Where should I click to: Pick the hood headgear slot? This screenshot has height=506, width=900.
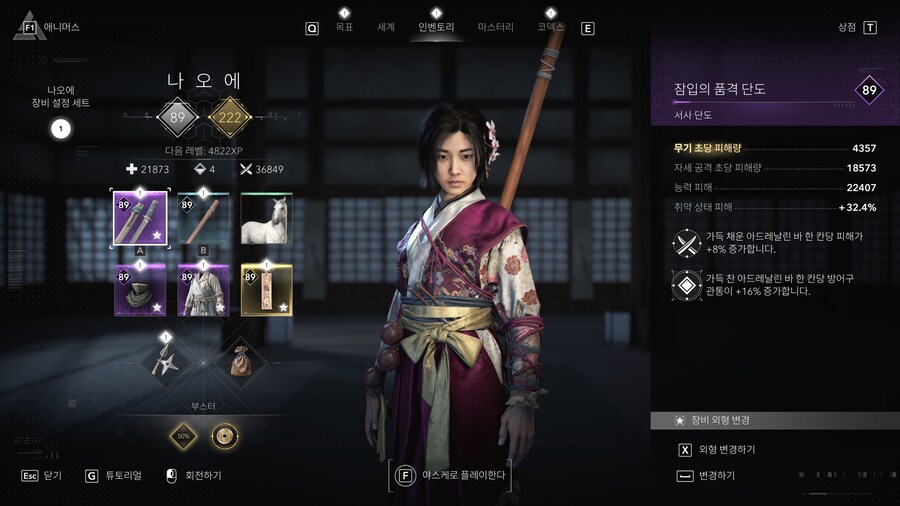140,290
